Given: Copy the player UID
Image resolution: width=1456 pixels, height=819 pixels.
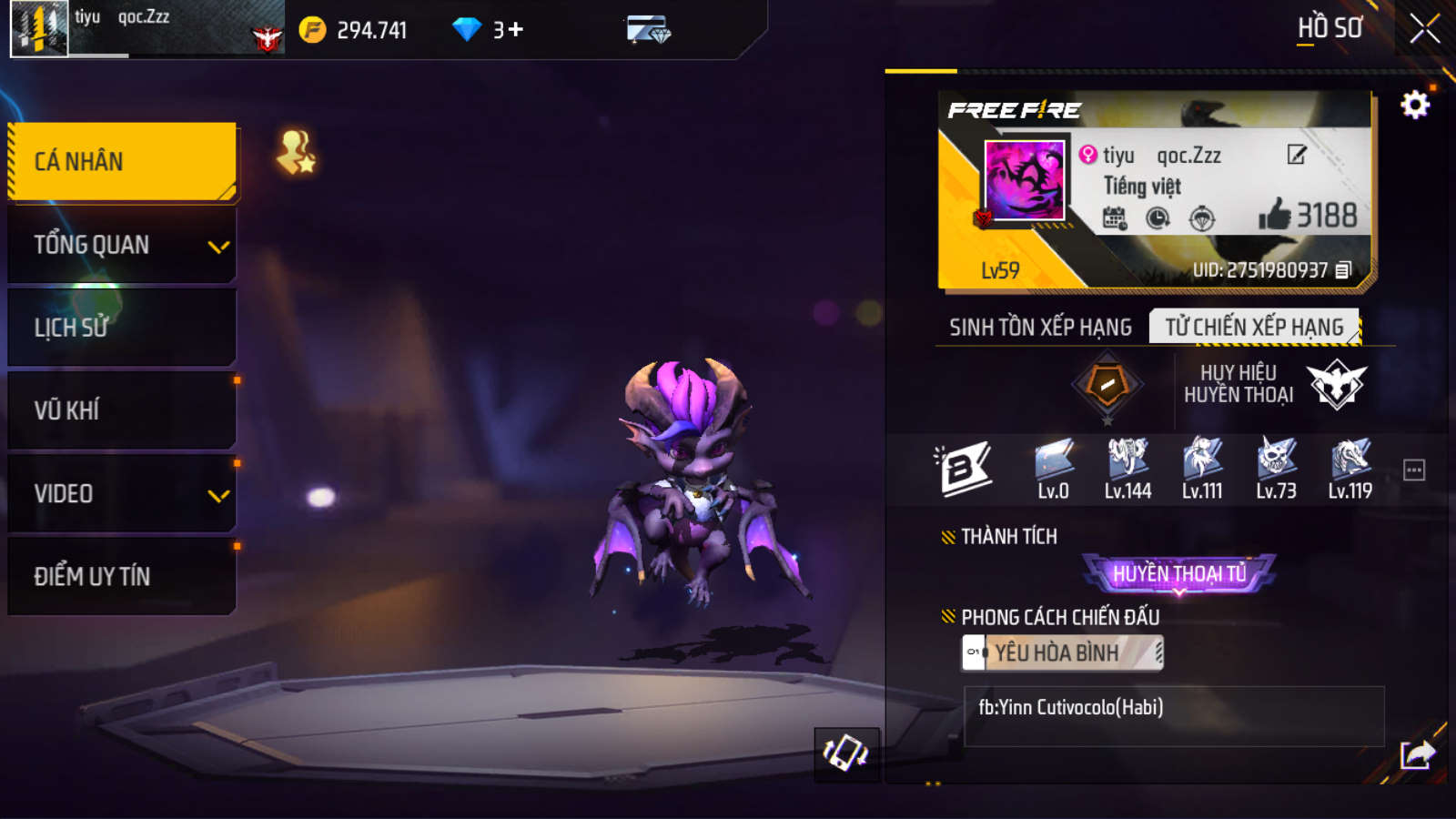Looking at the screenshot, I should pos(1343,270).
